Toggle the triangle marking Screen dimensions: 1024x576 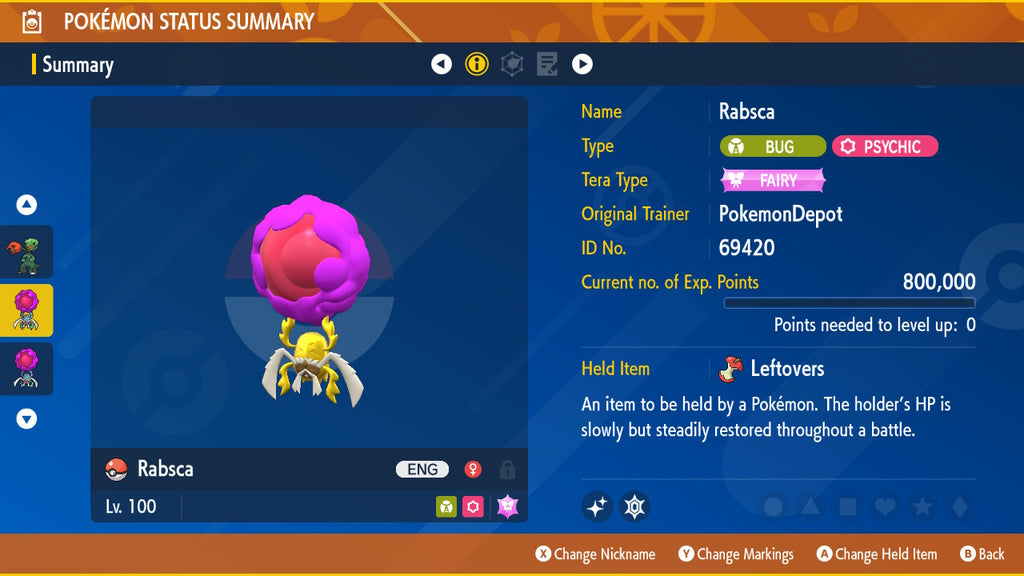pyautogui.click(x=810, y=507)
